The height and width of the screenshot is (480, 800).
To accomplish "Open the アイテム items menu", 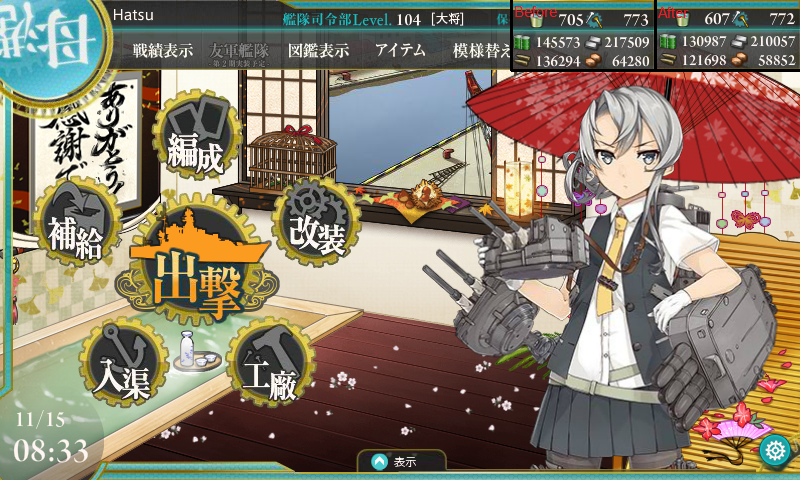I will pyautogui.click(x=400, y=51).
